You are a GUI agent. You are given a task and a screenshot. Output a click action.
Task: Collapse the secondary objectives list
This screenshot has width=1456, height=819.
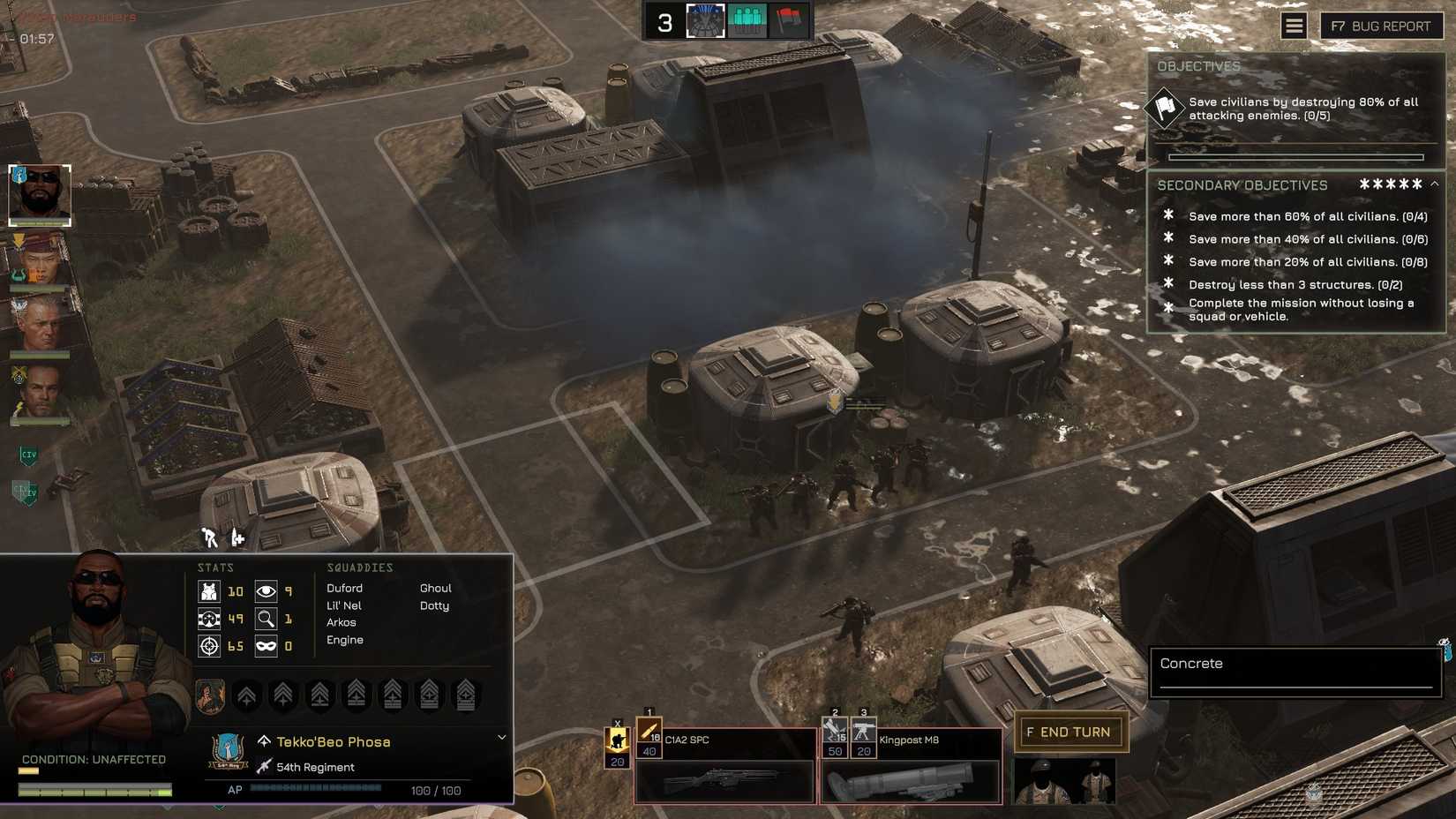point(1434,184)
